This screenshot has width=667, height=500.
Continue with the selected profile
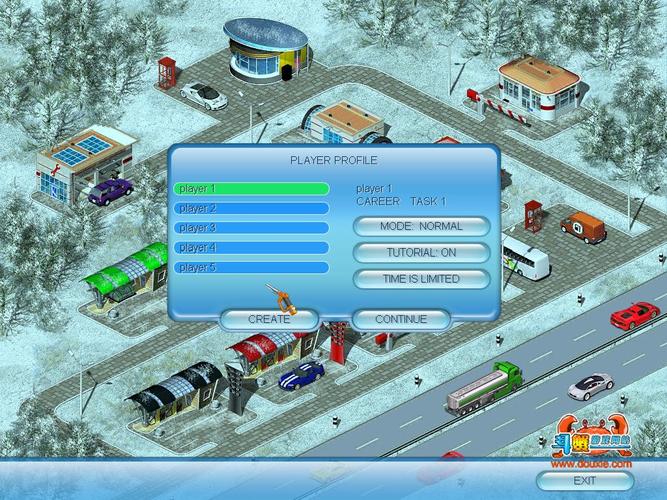(x=401, y=319)
